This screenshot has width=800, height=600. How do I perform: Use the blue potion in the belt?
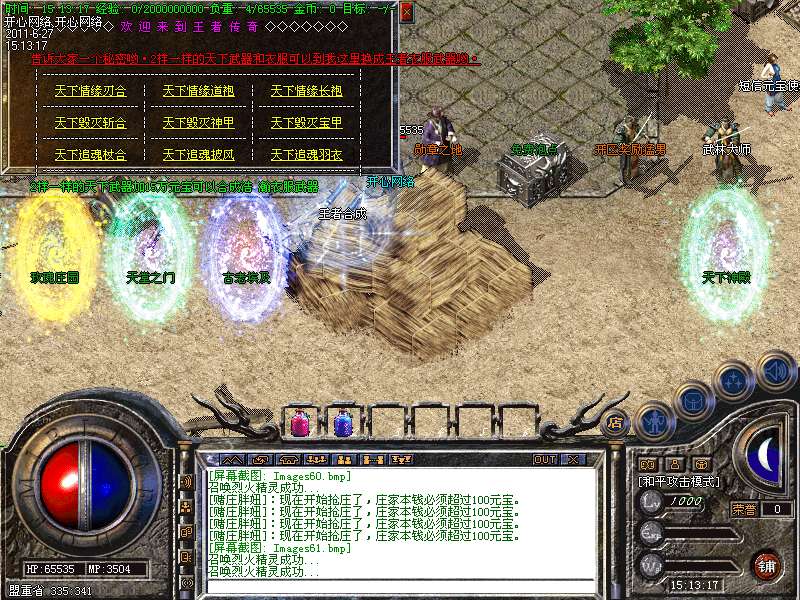point(342,423)
